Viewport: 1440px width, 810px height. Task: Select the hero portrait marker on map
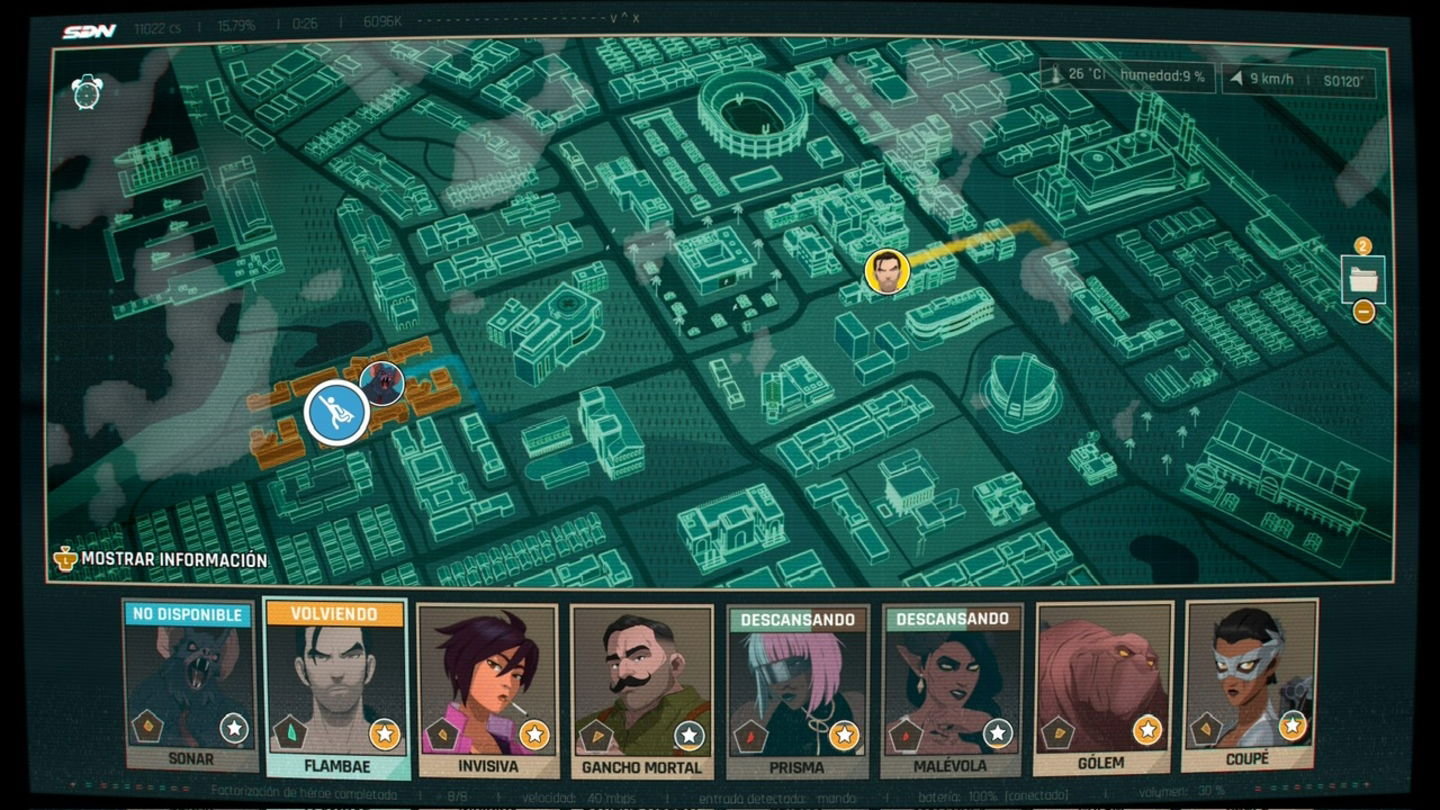coord(887,271)
